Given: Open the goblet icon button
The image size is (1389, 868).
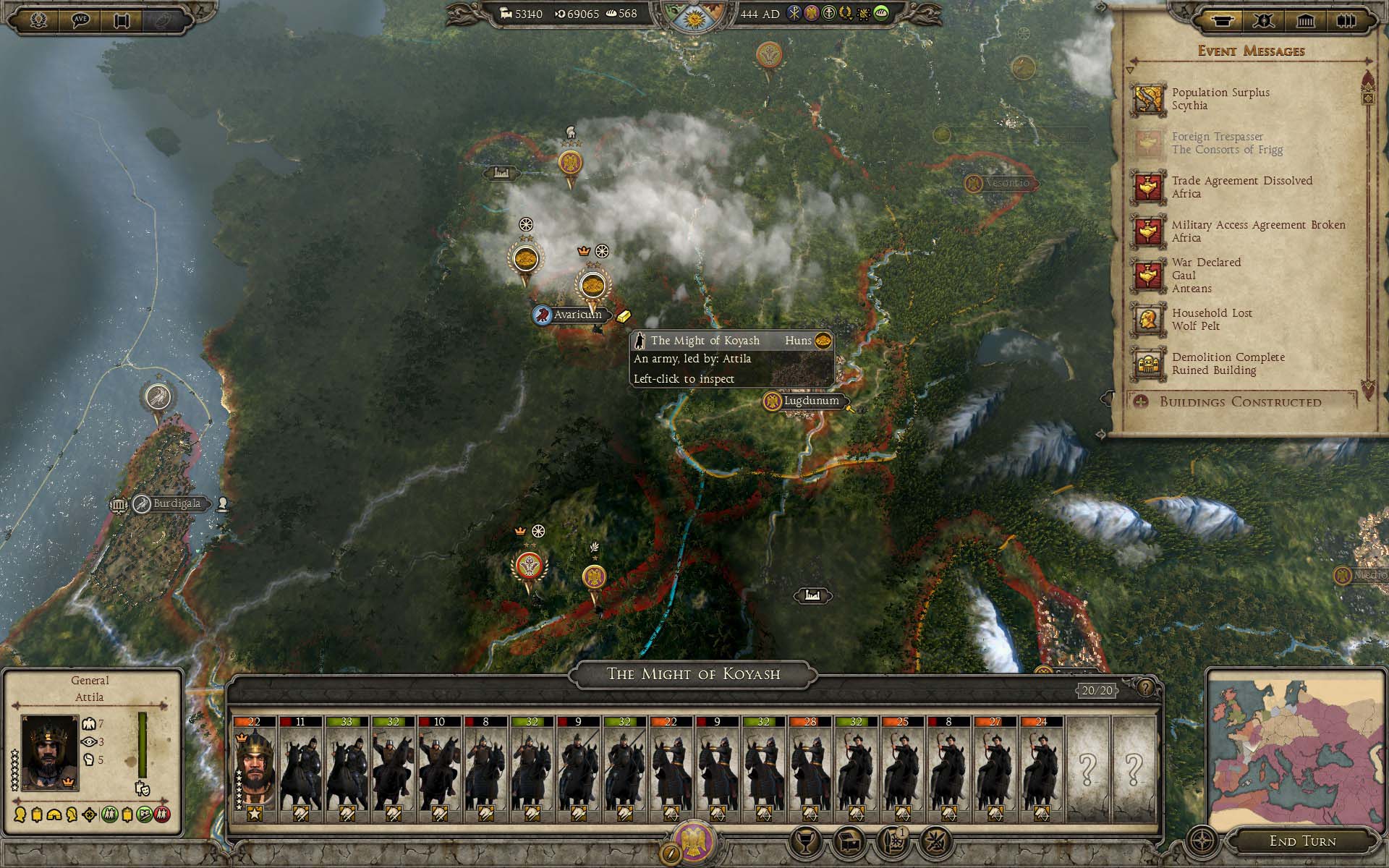Looking at the screenshot, I should [x=806, y=841].
